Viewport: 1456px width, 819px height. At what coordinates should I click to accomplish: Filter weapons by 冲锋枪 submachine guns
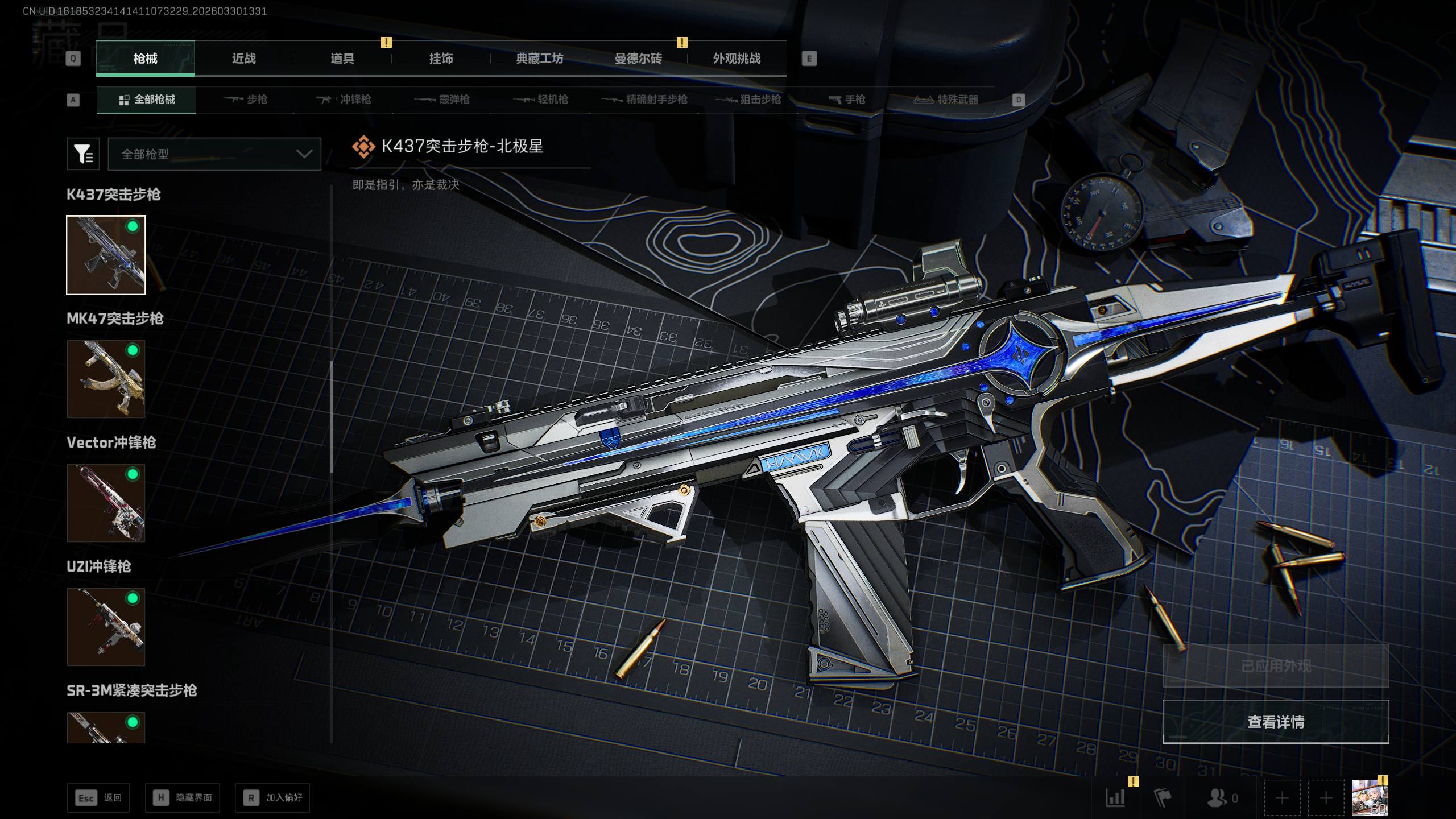coord(344,100)
